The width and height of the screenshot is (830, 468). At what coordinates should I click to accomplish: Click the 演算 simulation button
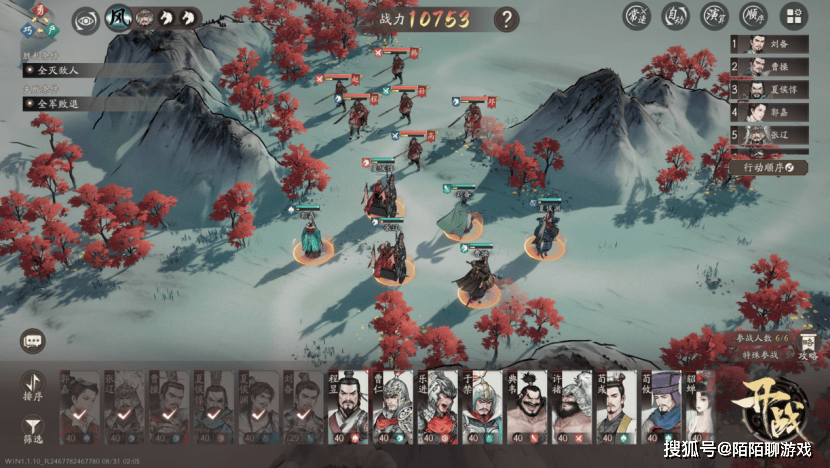pyautogui.click(x=715, y=16)
